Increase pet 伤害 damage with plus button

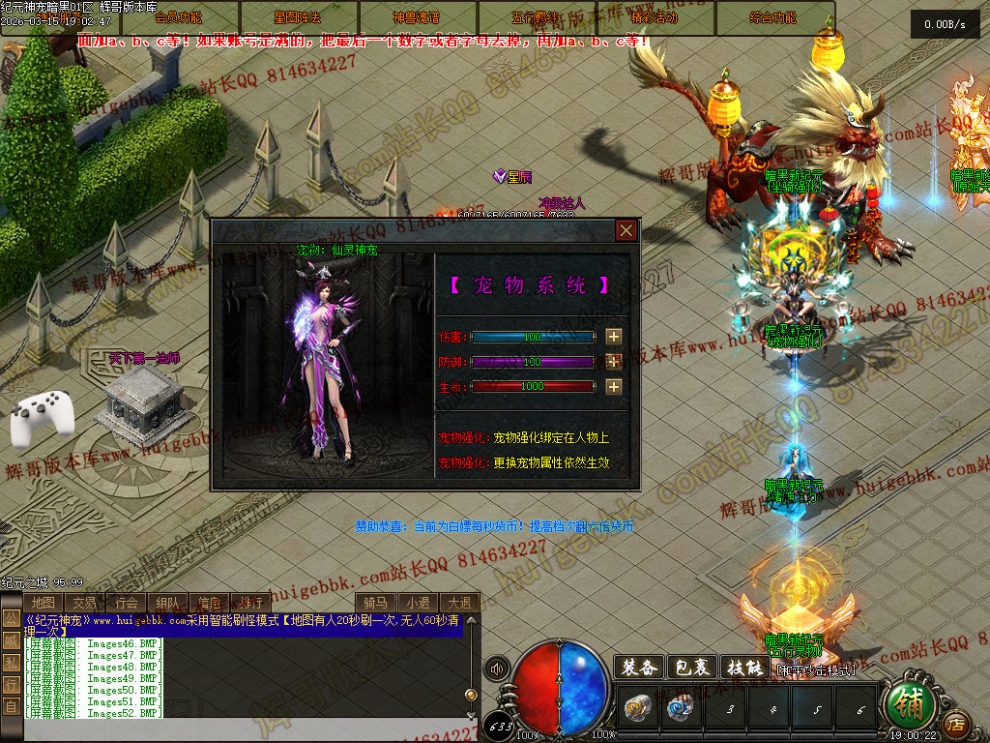[x=614, y=337]
